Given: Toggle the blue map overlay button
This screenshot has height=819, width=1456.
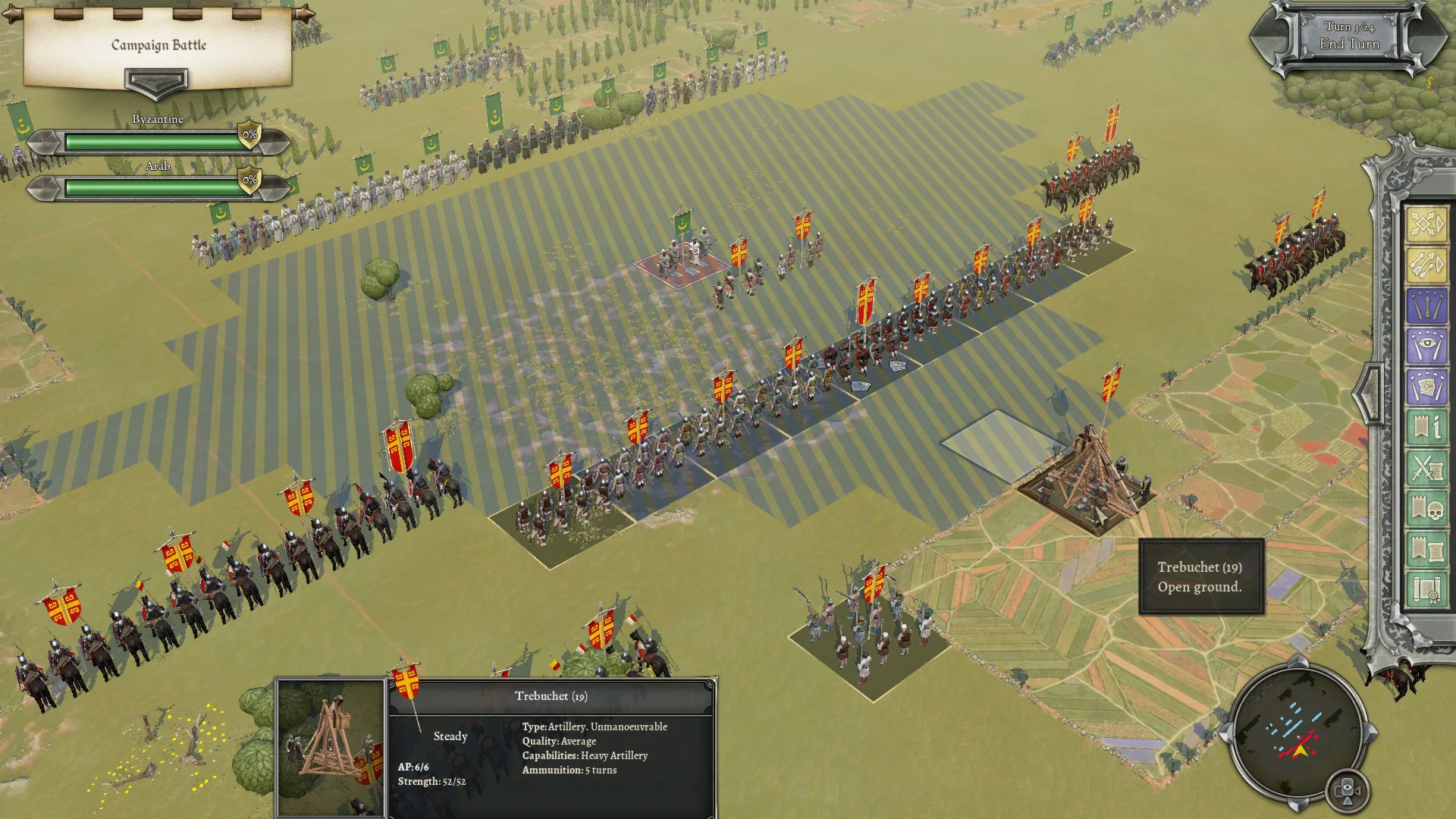Looking at the screenshot, I should (1426, 388).
